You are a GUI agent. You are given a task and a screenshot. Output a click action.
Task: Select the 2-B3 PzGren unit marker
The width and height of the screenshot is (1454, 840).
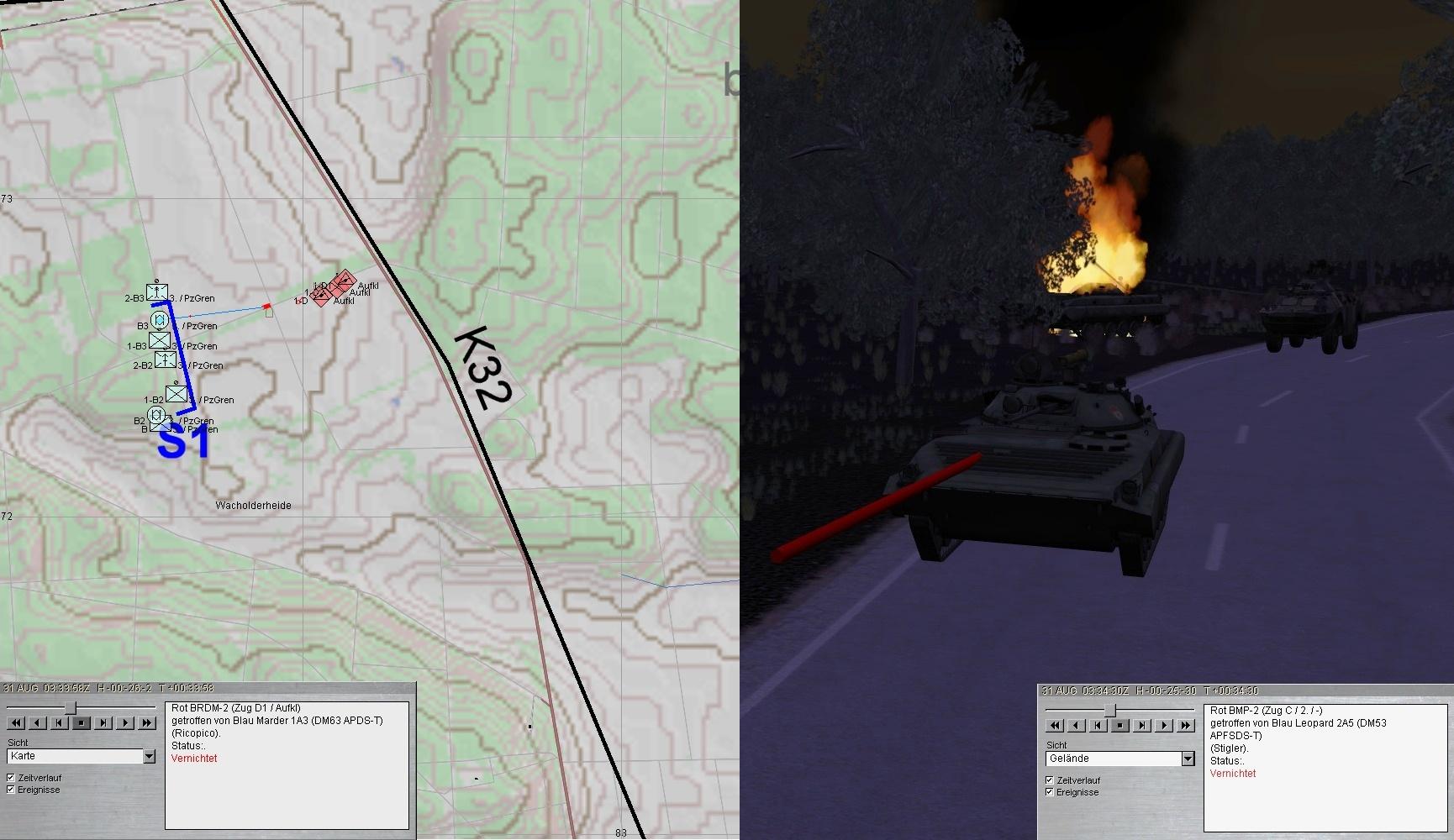click(157, 291)
